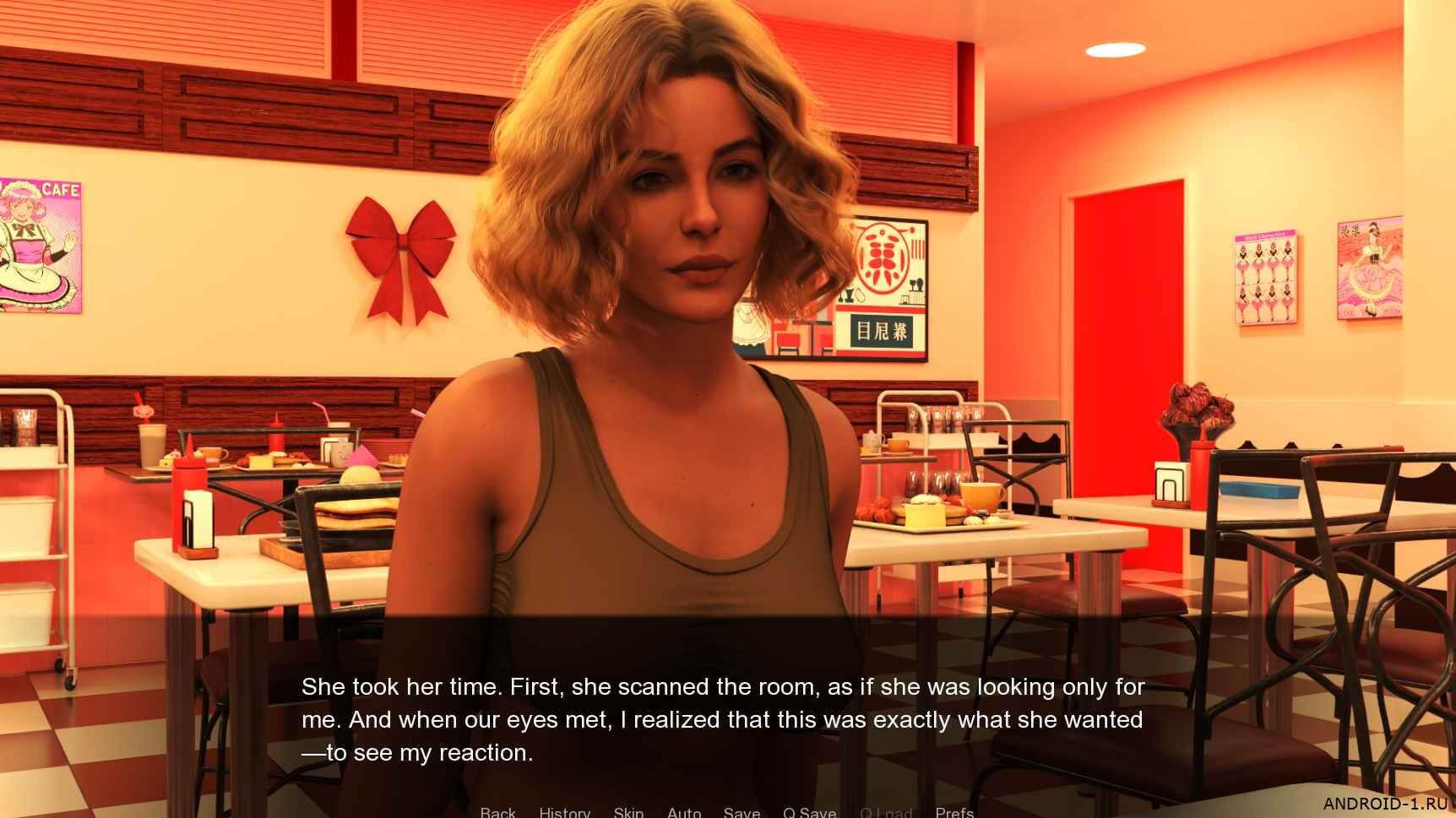Advance the dialogue text box
Screen dimensions: 1456x818
point(723,719)
